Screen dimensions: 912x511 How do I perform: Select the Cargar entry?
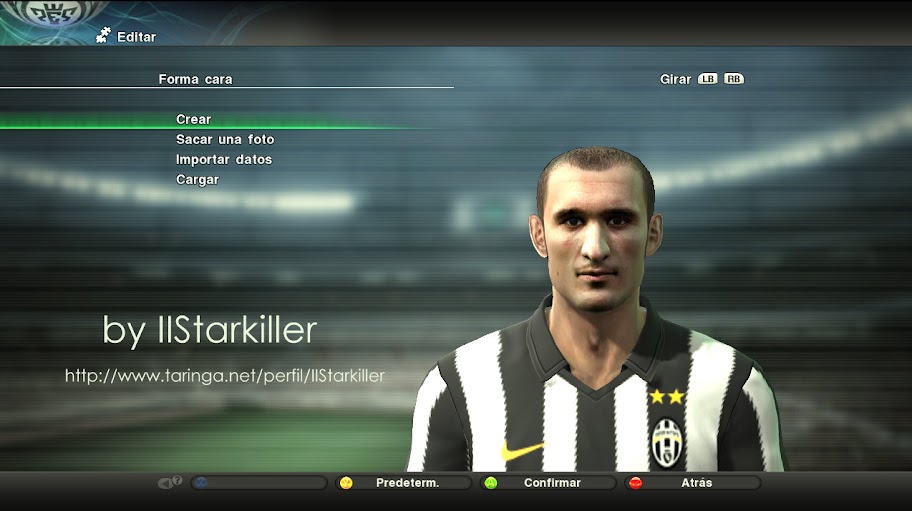[197, 180]
